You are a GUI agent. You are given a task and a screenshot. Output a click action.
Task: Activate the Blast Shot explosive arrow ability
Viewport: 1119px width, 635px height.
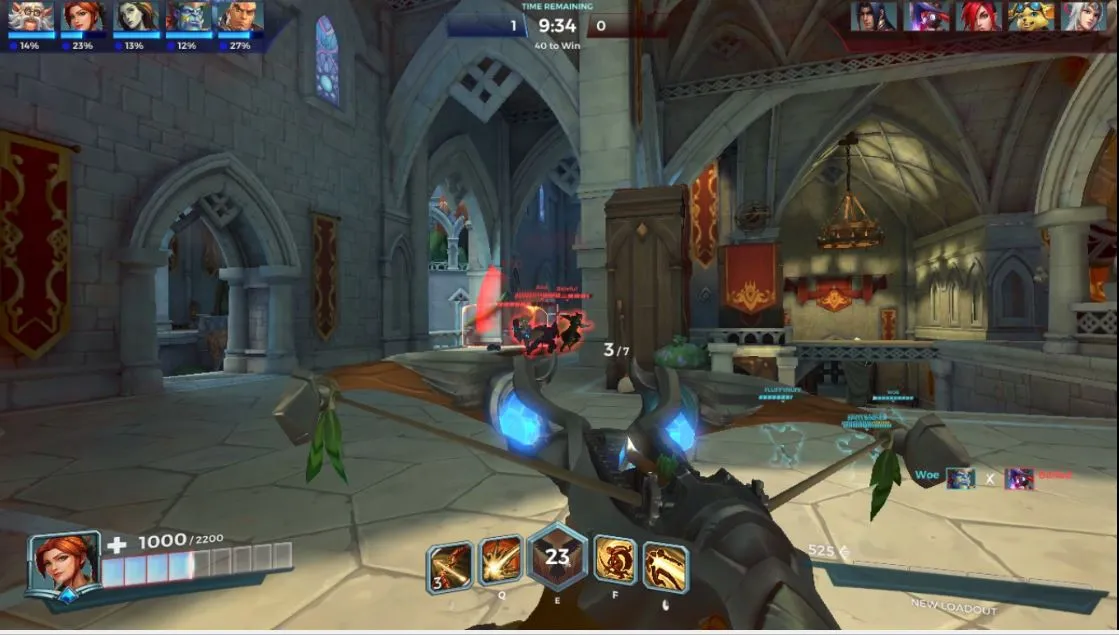pos(500,563)
